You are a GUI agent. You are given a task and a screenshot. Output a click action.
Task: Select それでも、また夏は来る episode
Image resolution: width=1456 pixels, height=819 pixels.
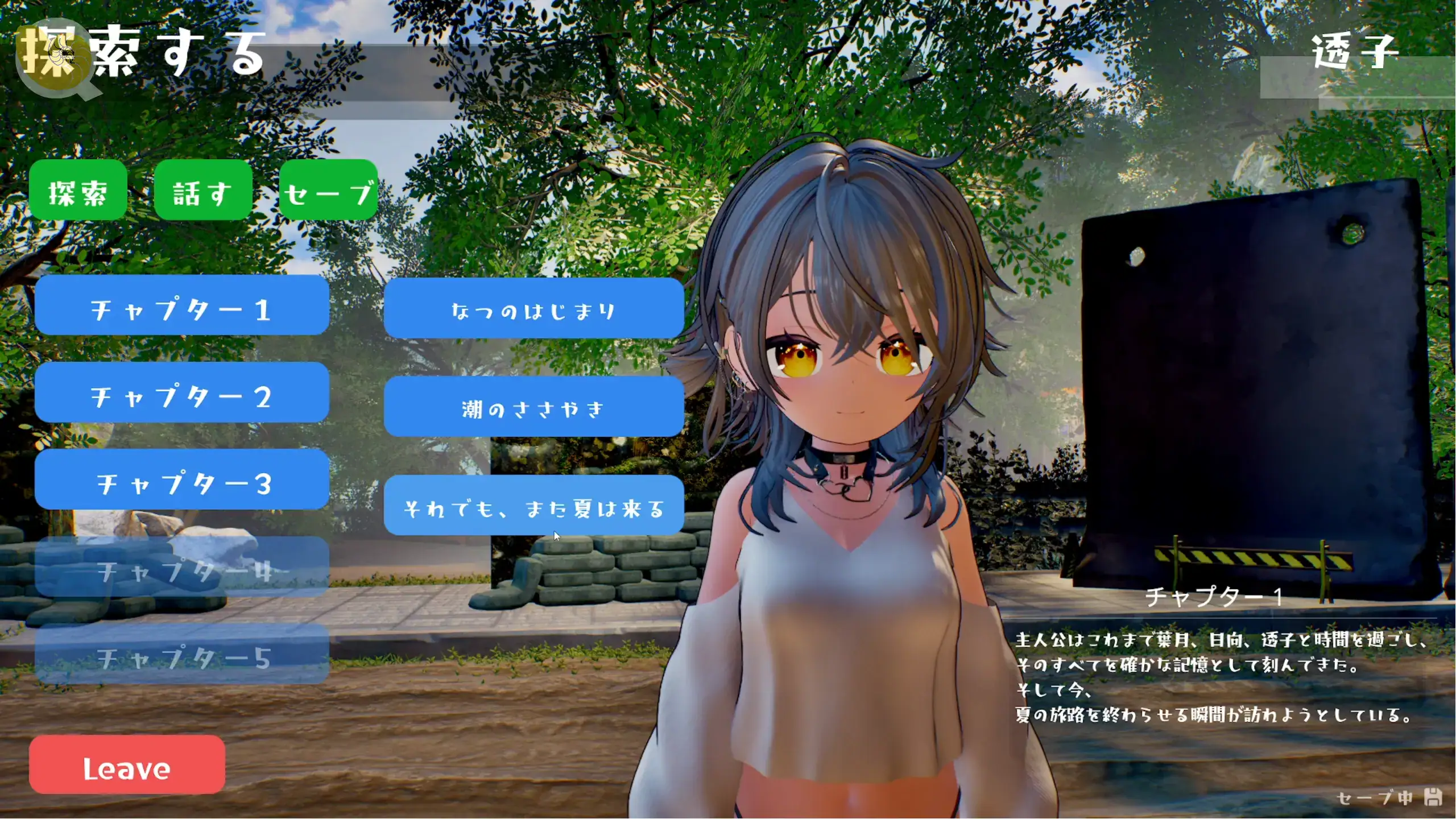(x=533, y=506)
